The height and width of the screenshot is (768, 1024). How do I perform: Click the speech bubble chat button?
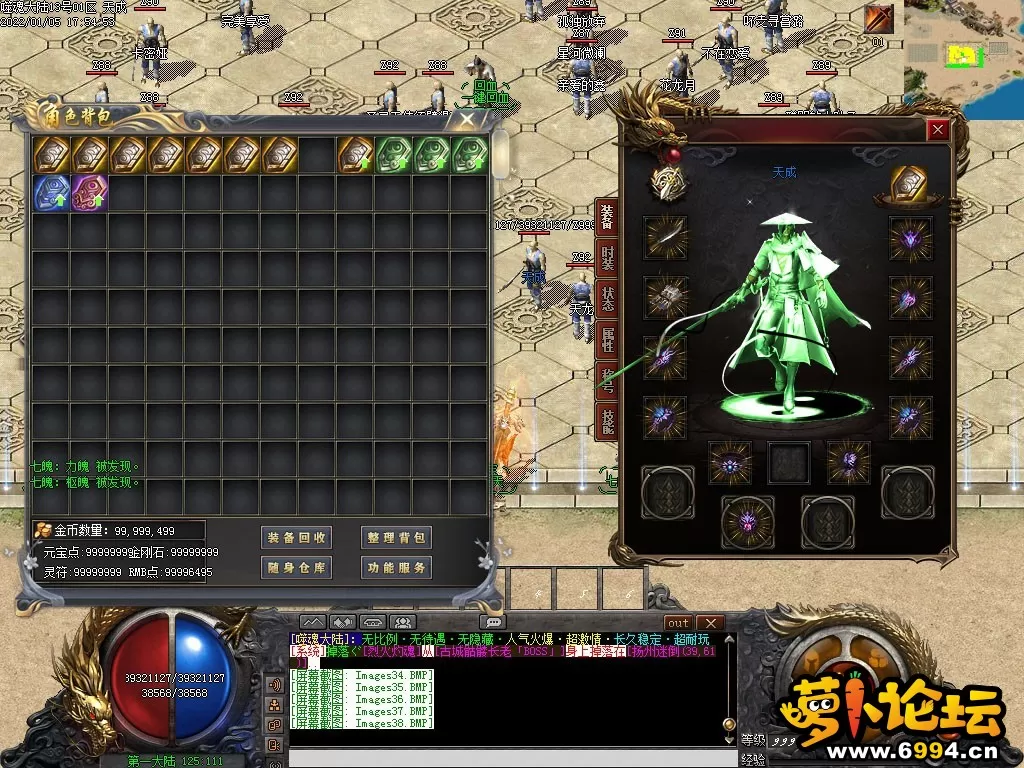coord(491,622)
